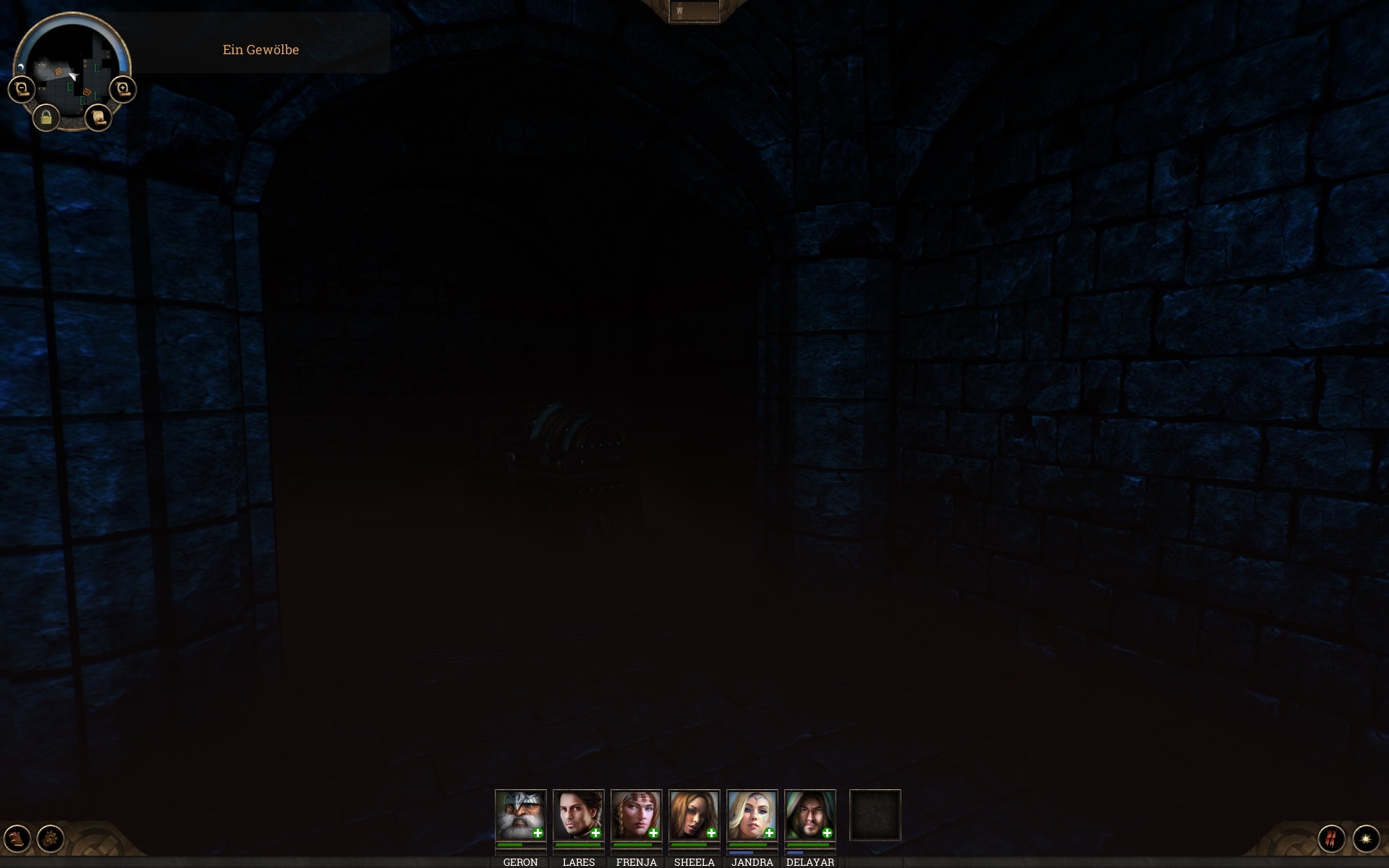Select Lares's portrait
Screen dimensions: 1389x868
point(578,814)
